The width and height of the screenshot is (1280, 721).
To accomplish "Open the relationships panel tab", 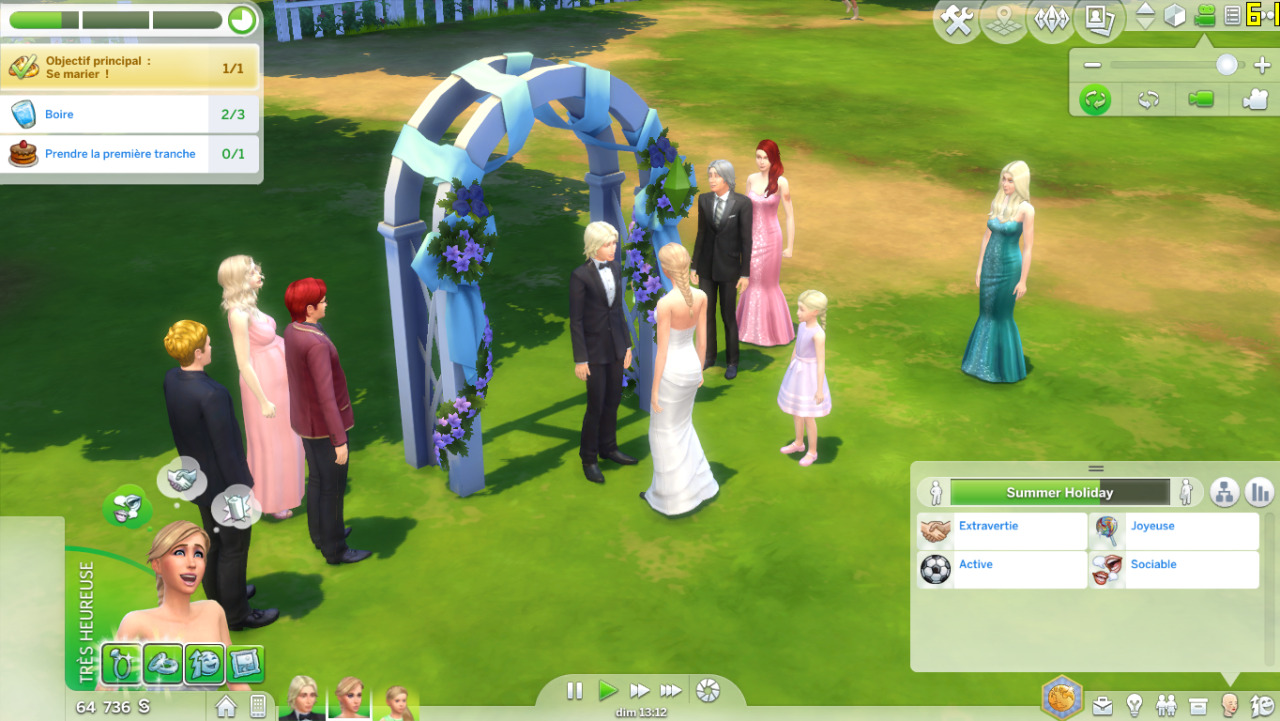I will pyautogui.click(x=1166, y=706).
